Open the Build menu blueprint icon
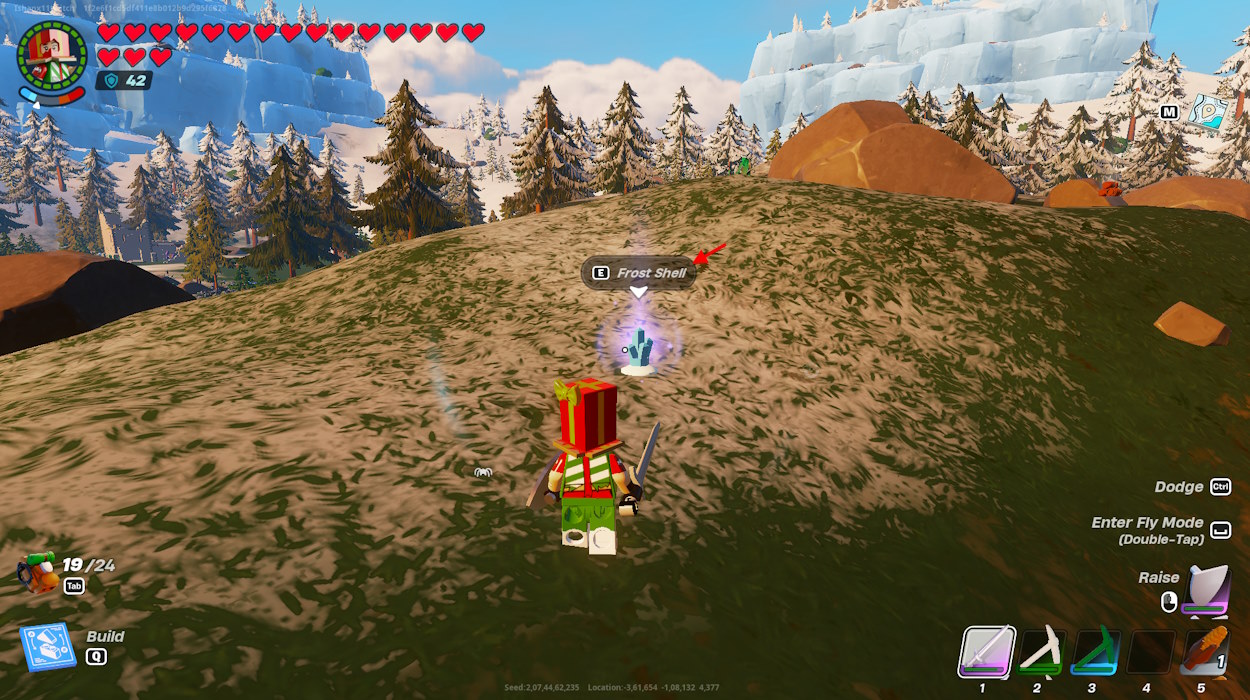This screenshot has height=700, width=1250. point(48,646)
